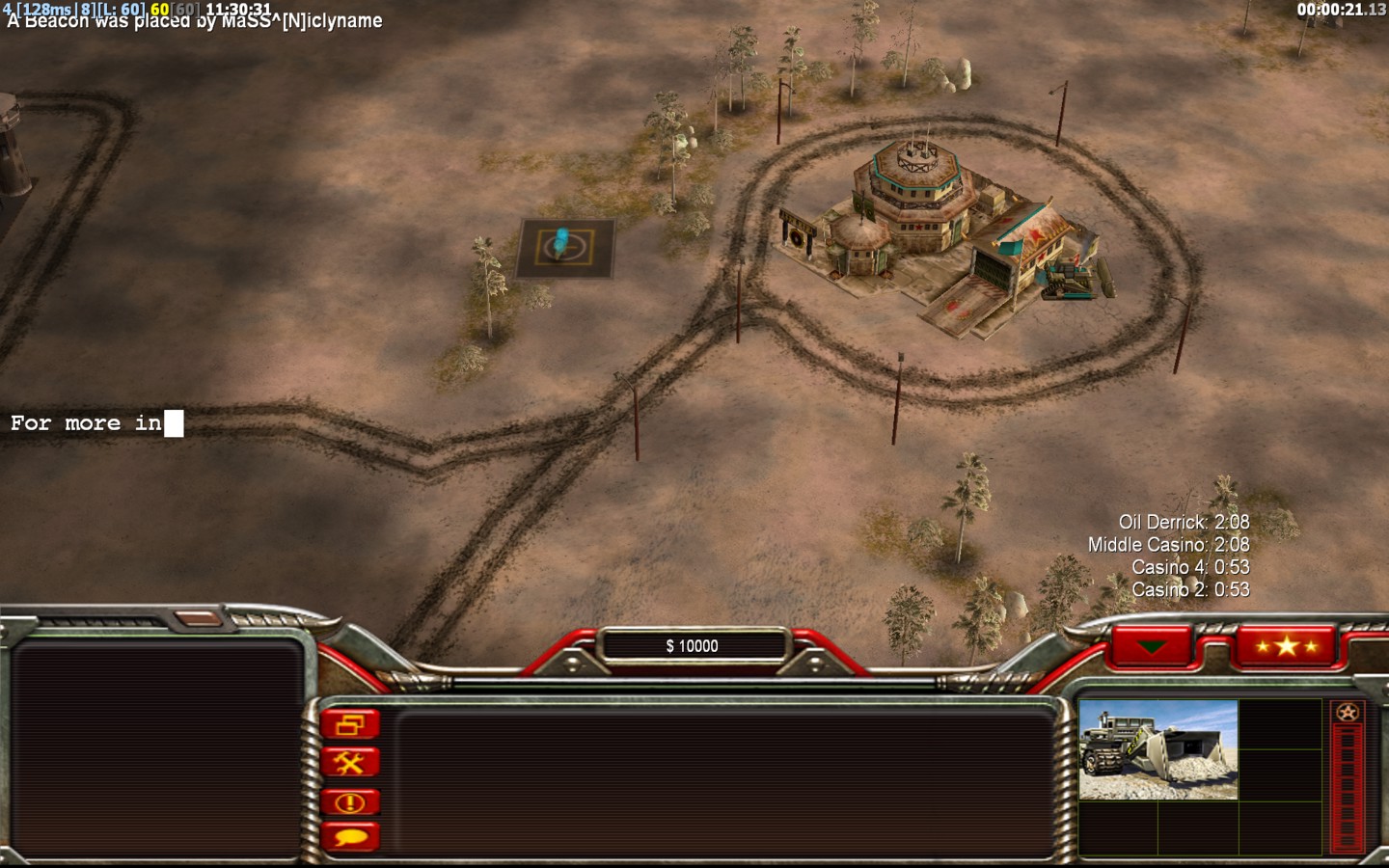The height and width of the screenshot is (868, 1389).
Task: Open the Generals Powers three-star button
Action: (1286, 645)
